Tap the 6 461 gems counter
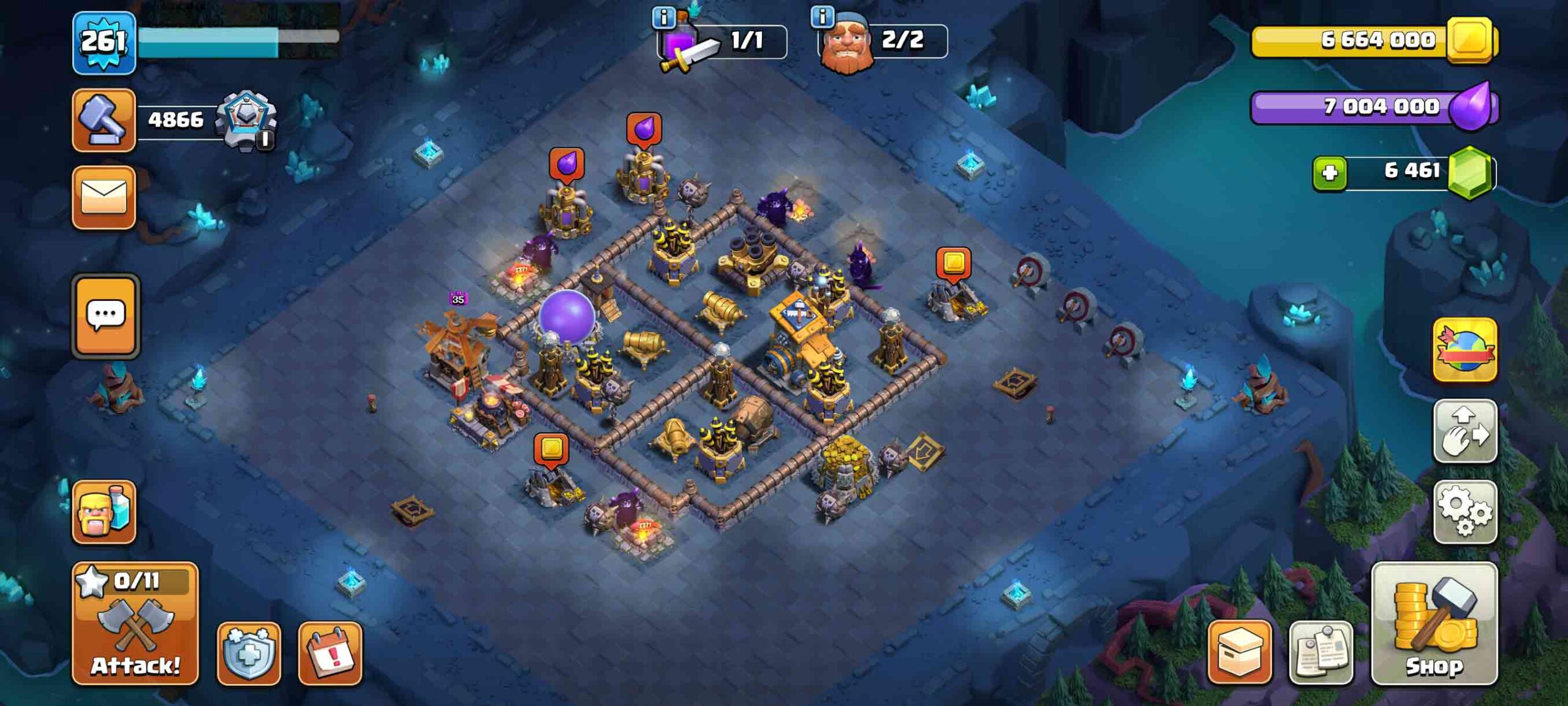This screenshot has width=1568, height=706. [x=1412, y=171]
